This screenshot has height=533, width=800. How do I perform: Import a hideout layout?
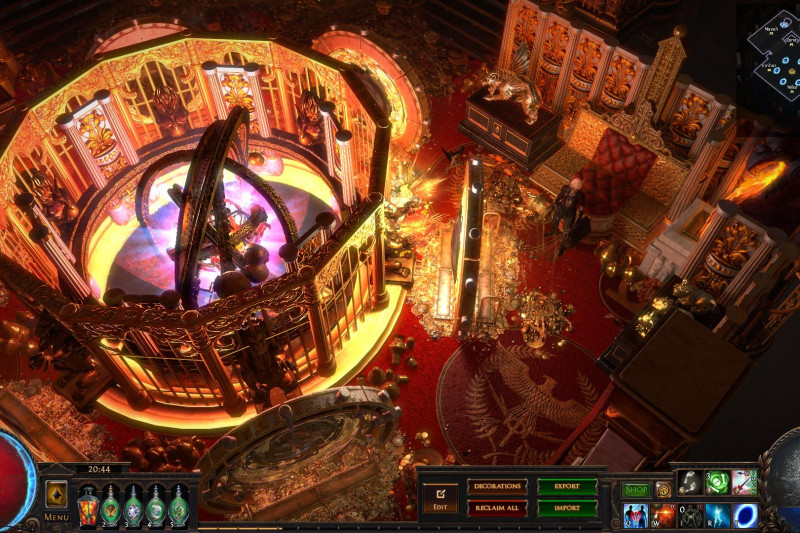[567, 507]
